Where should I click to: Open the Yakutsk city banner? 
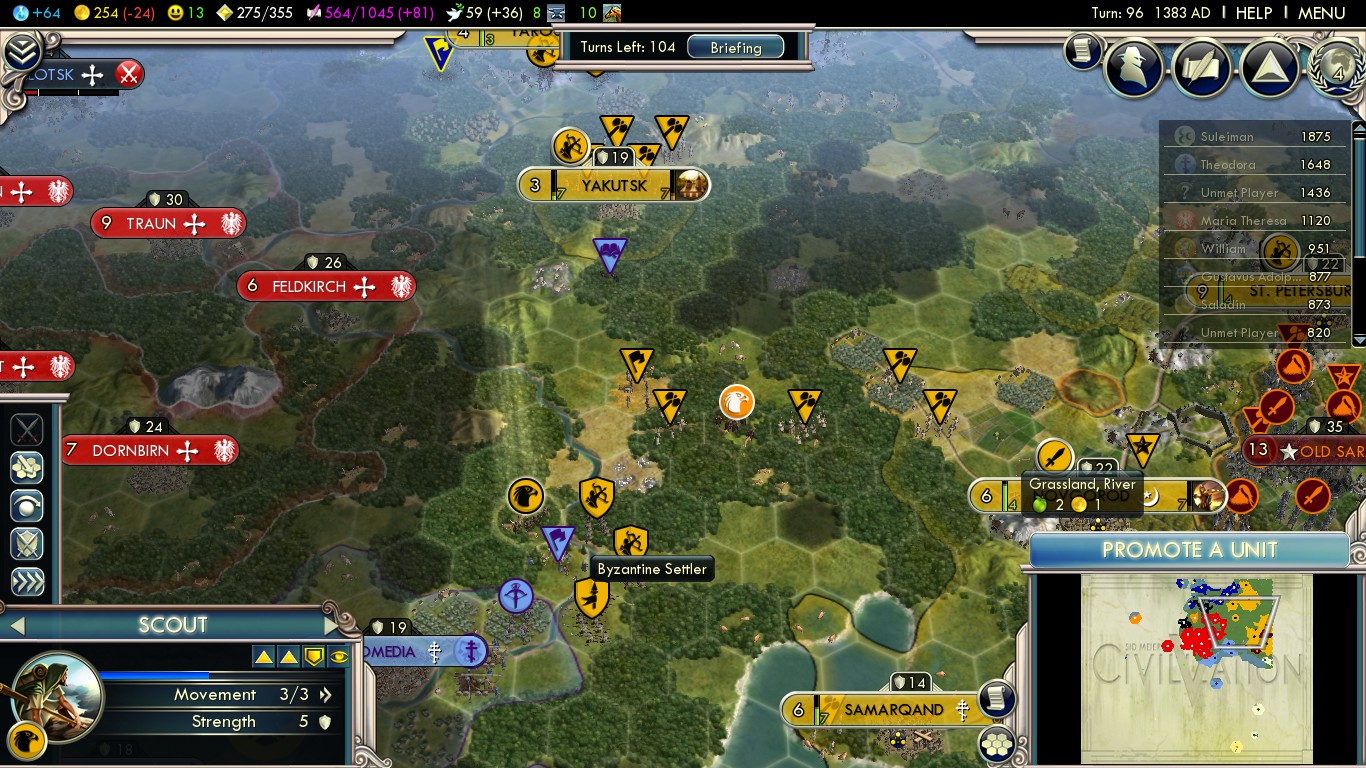[613, 185]
